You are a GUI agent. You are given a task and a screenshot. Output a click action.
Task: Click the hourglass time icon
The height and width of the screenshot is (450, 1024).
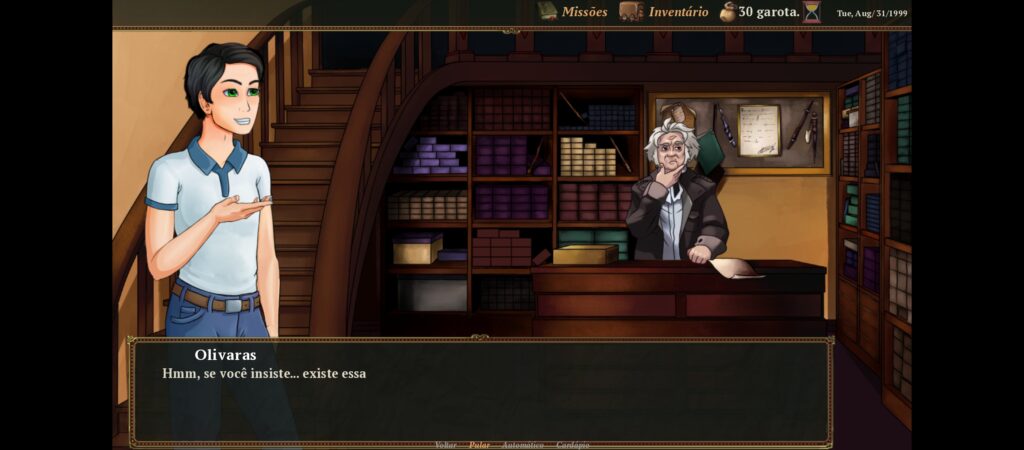click(811, 12)
